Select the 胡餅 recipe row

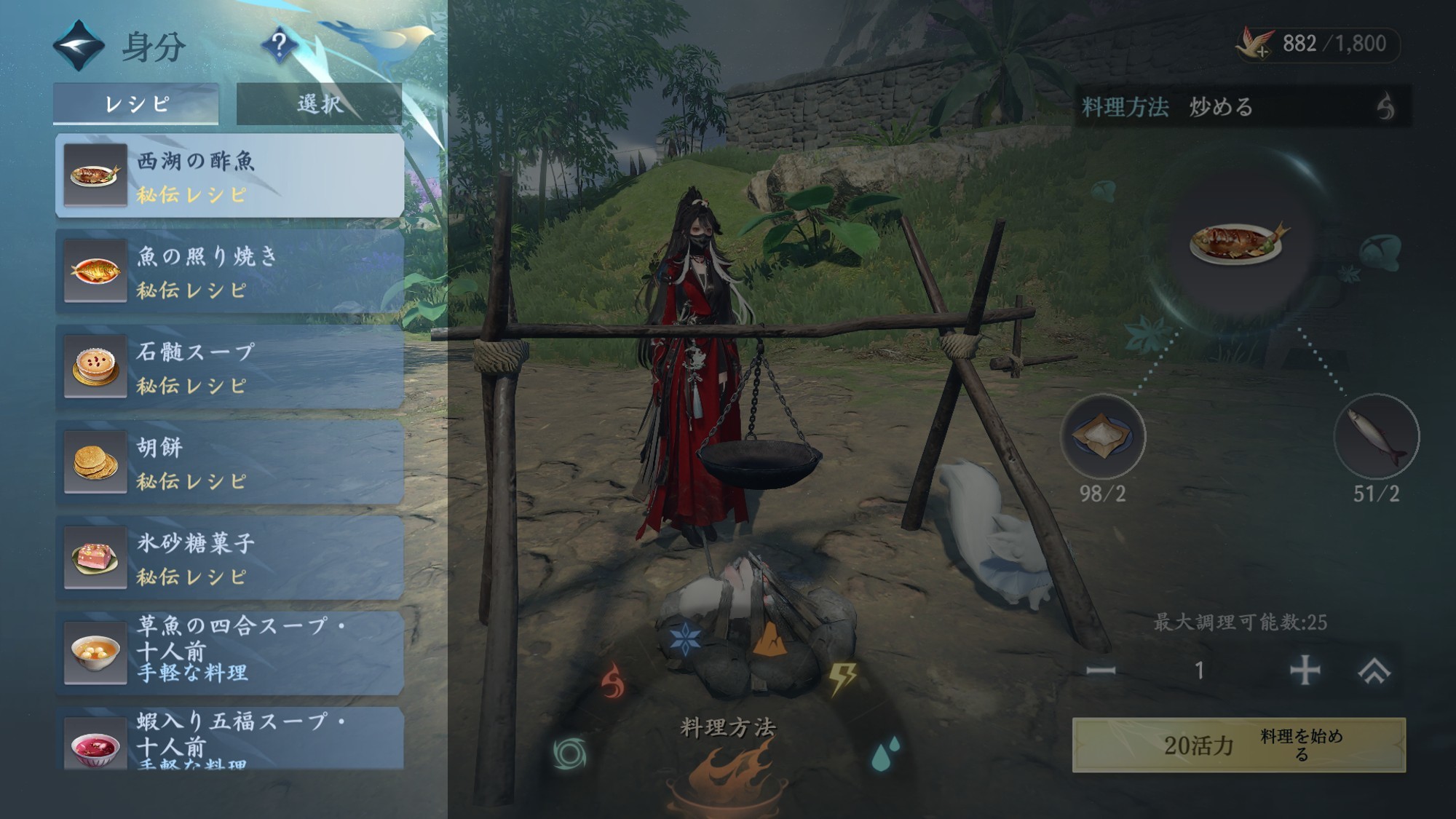pos(230,462)
